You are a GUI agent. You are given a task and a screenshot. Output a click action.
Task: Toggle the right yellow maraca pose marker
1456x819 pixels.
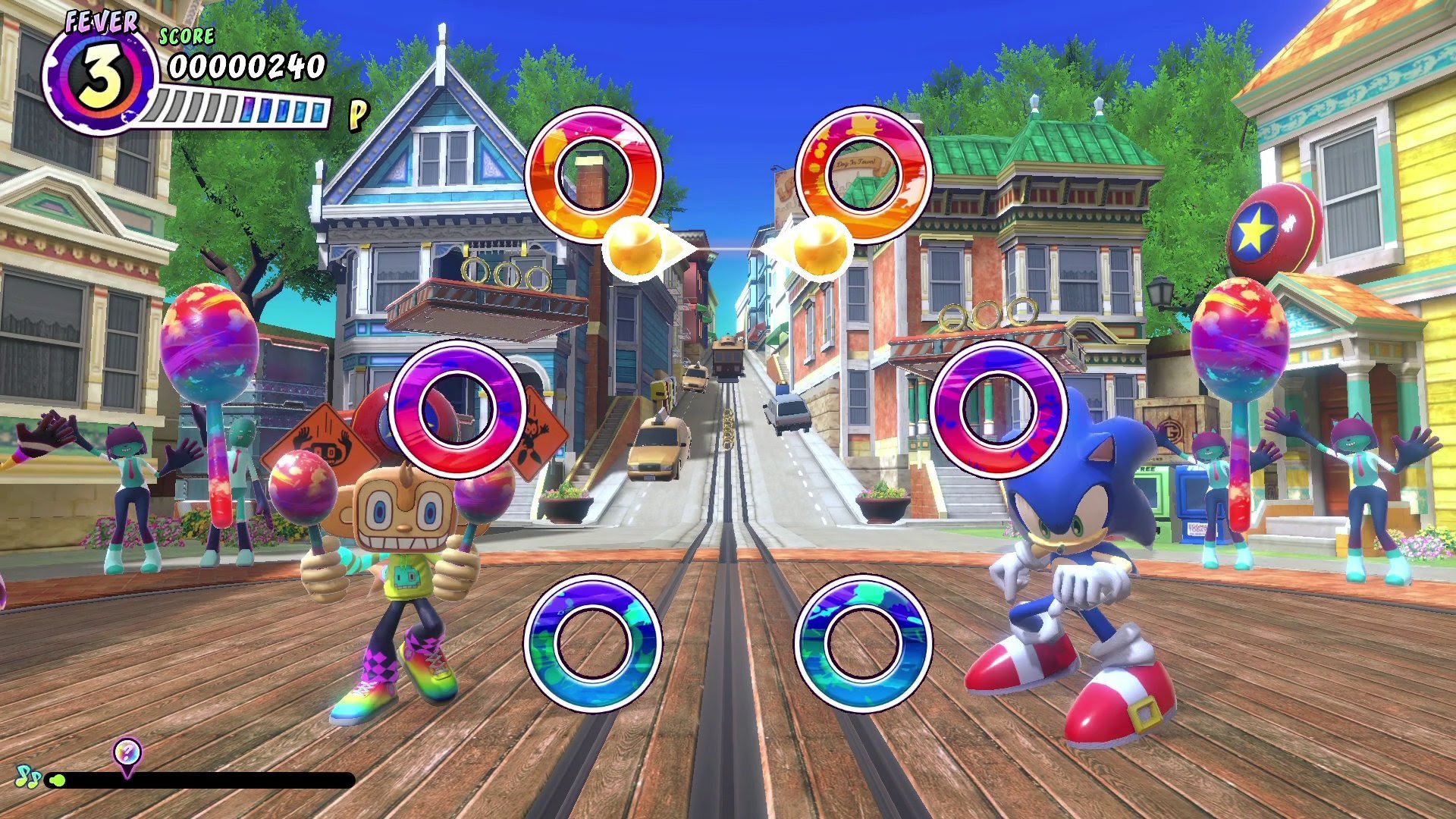pos(819,250)
